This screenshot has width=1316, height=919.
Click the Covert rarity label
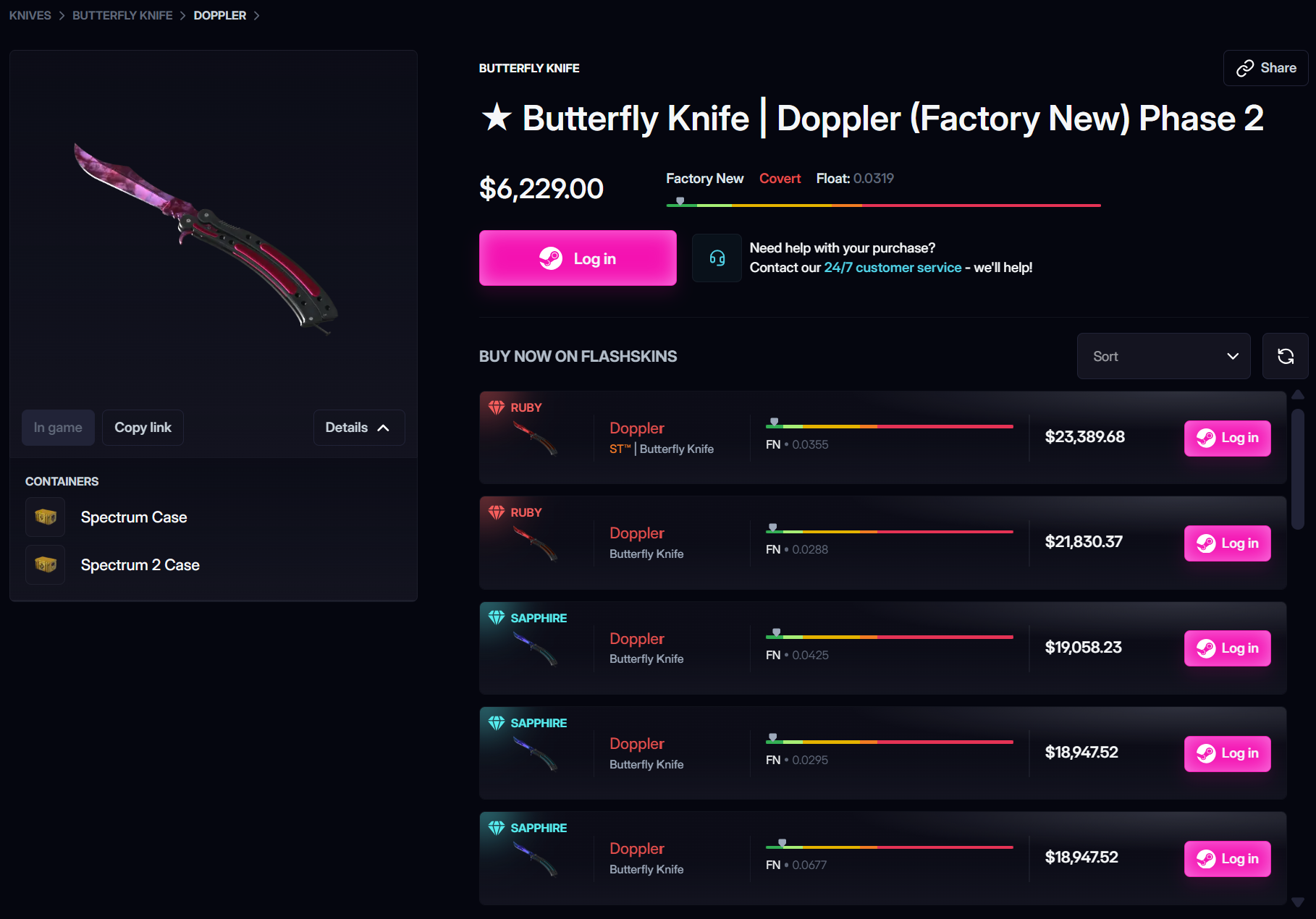click(x=780, y=178)
